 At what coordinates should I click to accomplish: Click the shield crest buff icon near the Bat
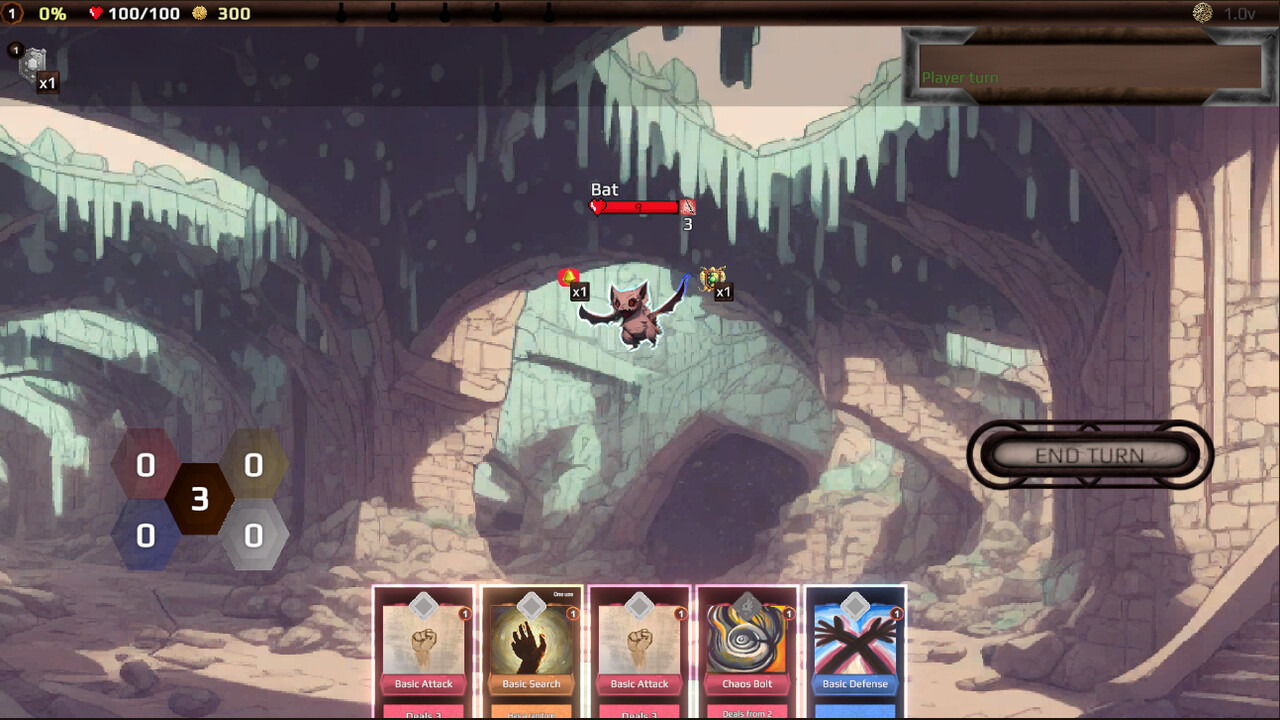click(x=713, y=279)
